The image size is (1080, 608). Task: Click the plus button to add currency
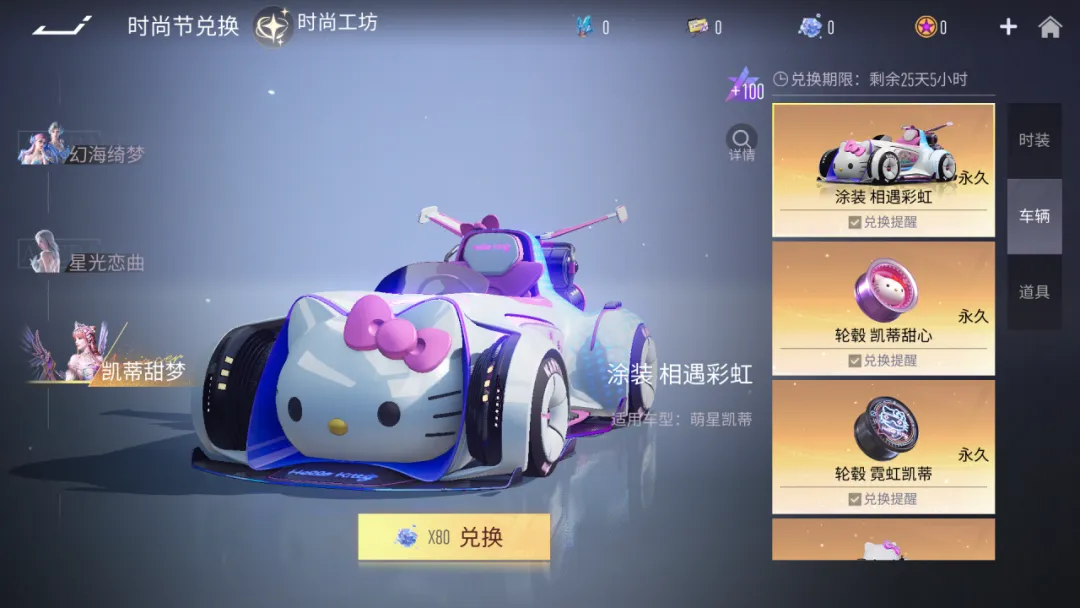[x=1008, y=27]
